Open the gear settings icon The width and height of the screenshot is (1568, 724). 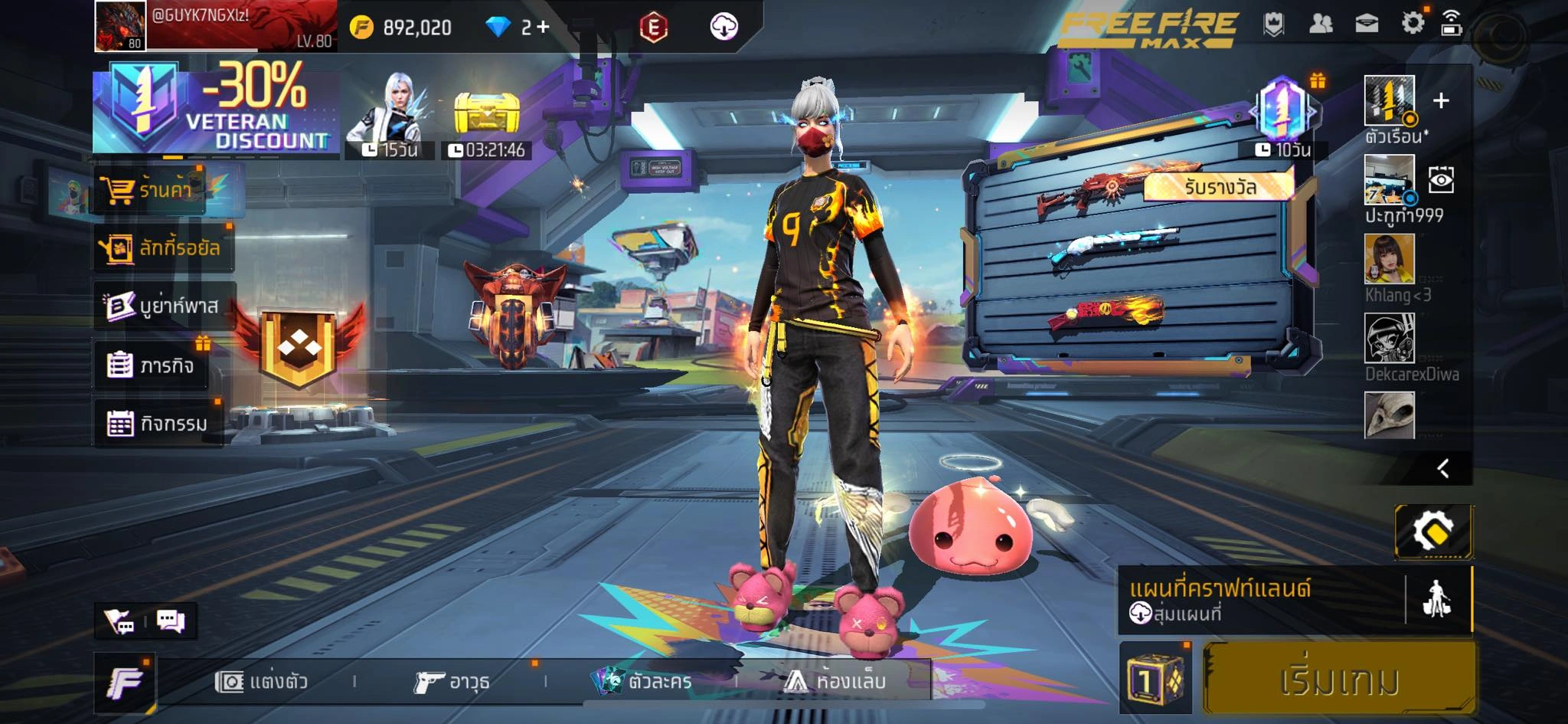1413,23
